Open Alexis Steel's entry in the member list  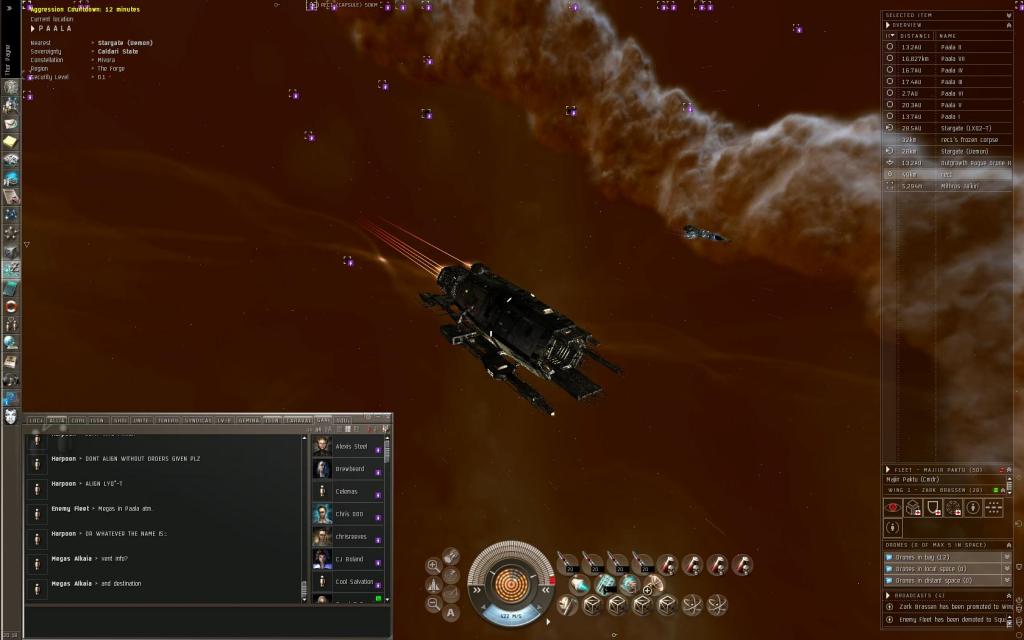coord(350,446)
